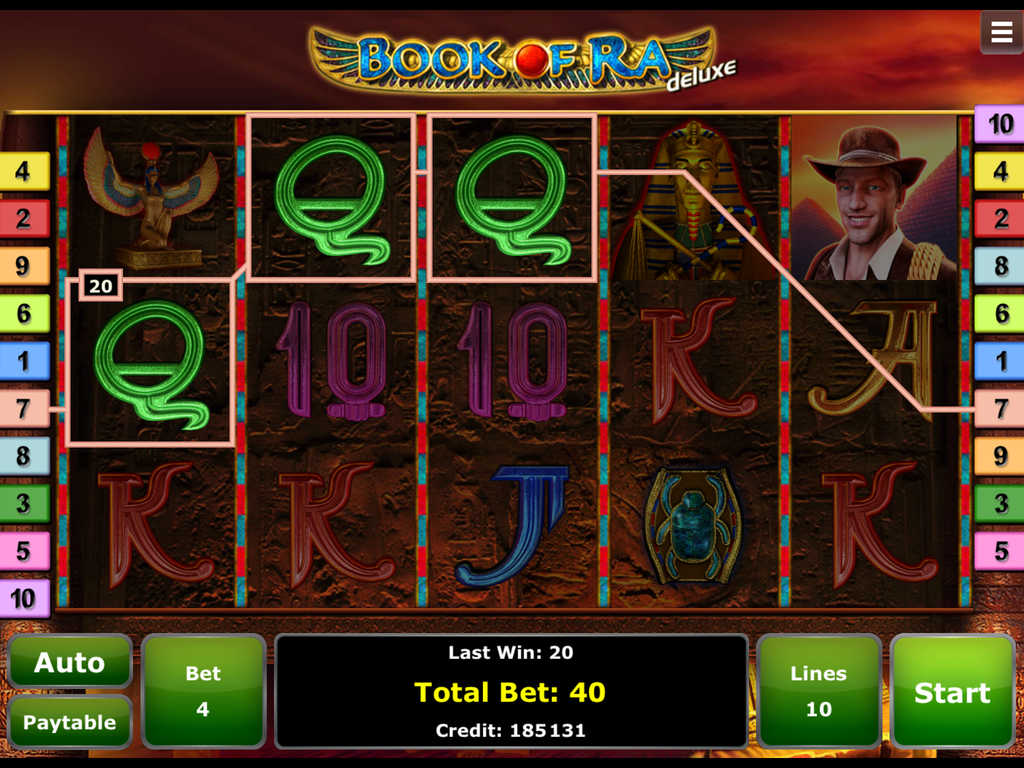Spin the reels with Start

click(x=952, y=691)
